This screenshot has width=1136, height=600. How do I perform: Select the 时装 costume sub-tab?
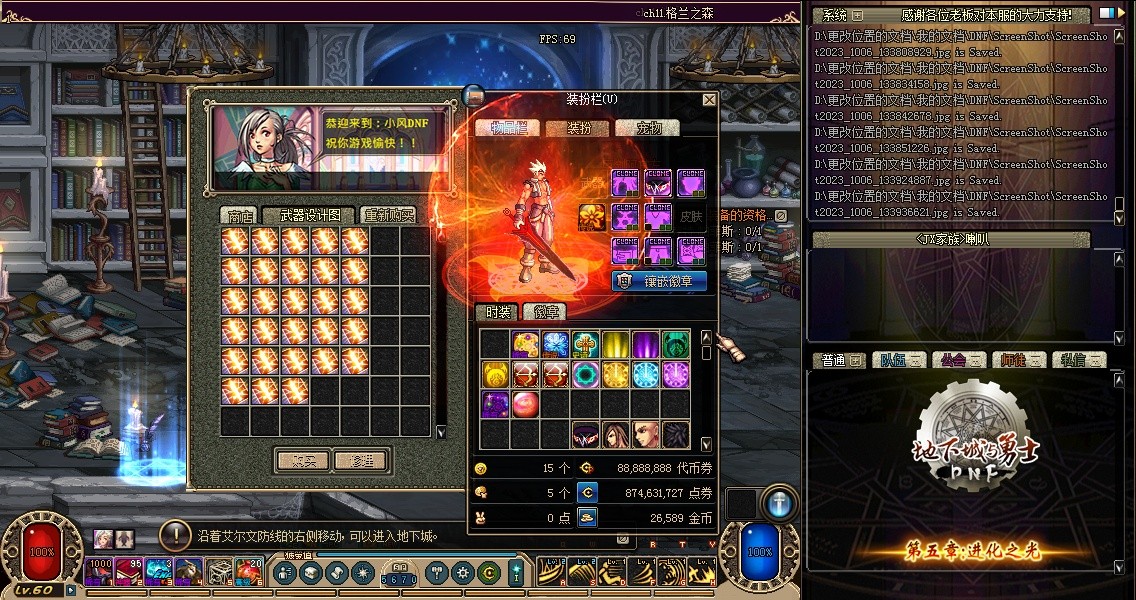tap(495, 313)
